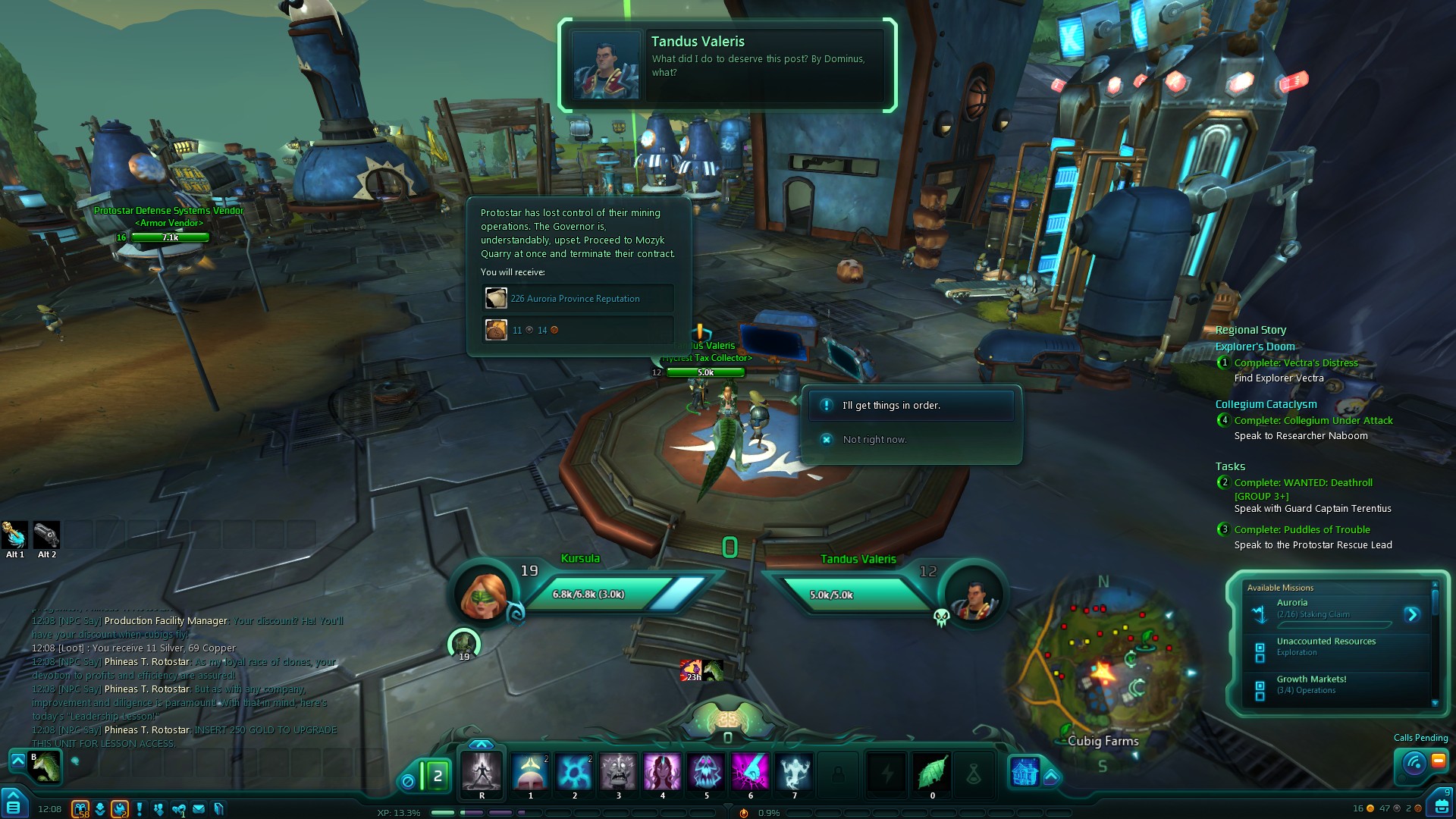Open the Cubig Farms minimap
The width and height of the screenshot is (1456, 819).
[1103, 667]
